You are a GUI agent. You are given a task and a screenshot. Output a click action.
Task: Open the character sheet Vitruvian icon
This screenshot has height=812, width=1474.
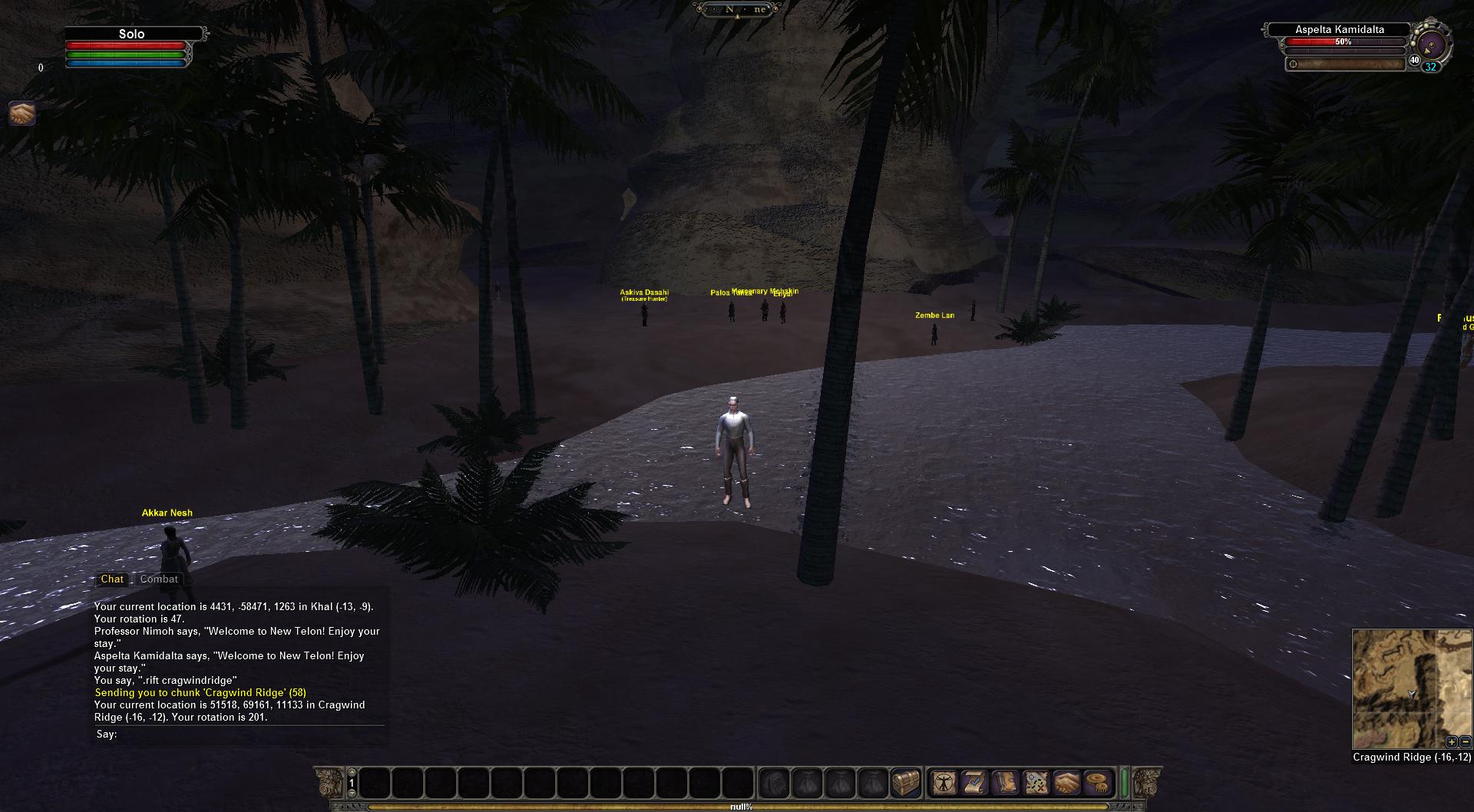click(943, 783)
